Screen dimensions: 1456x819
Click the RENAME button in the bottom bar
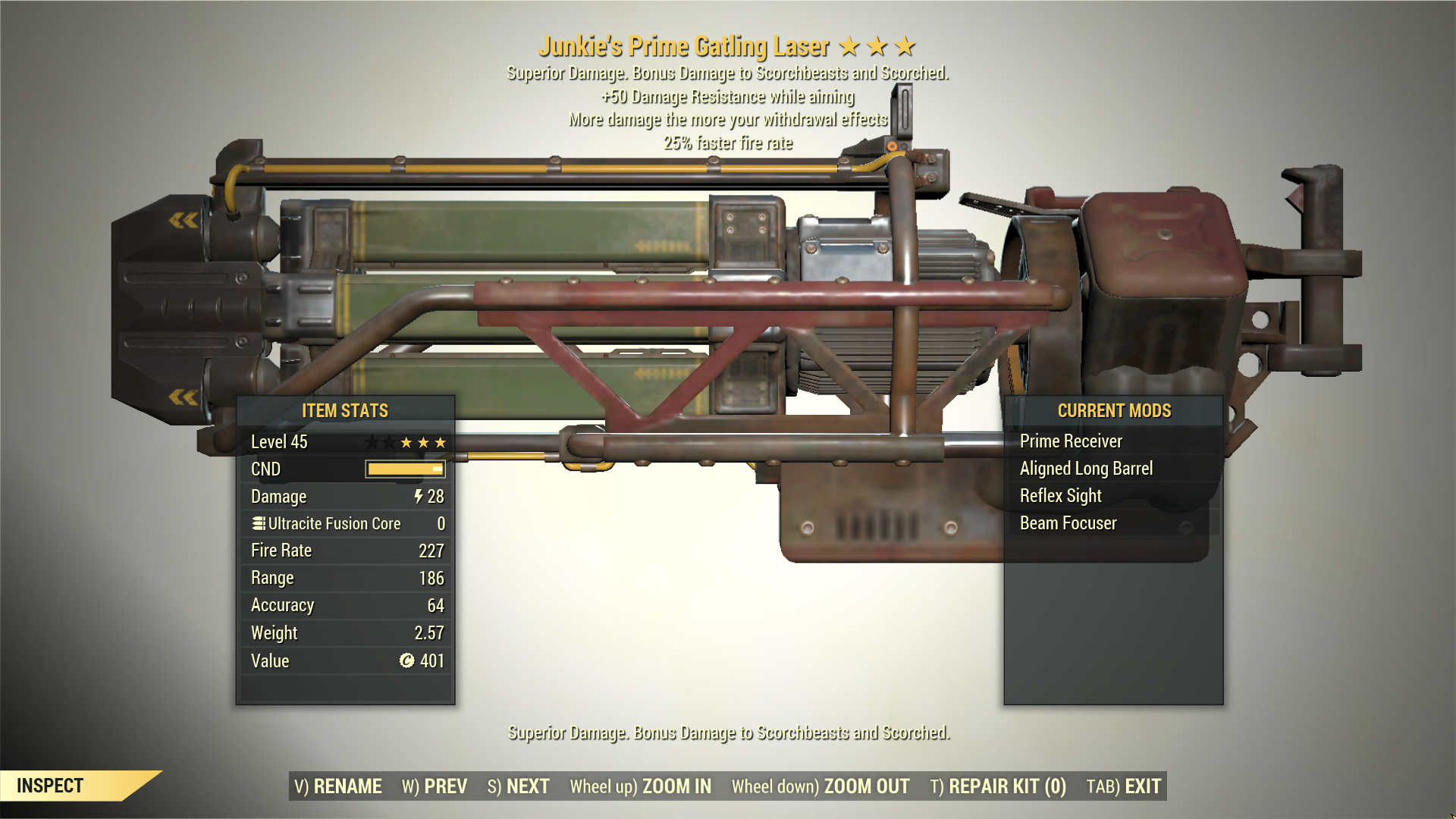coord(338,786)
